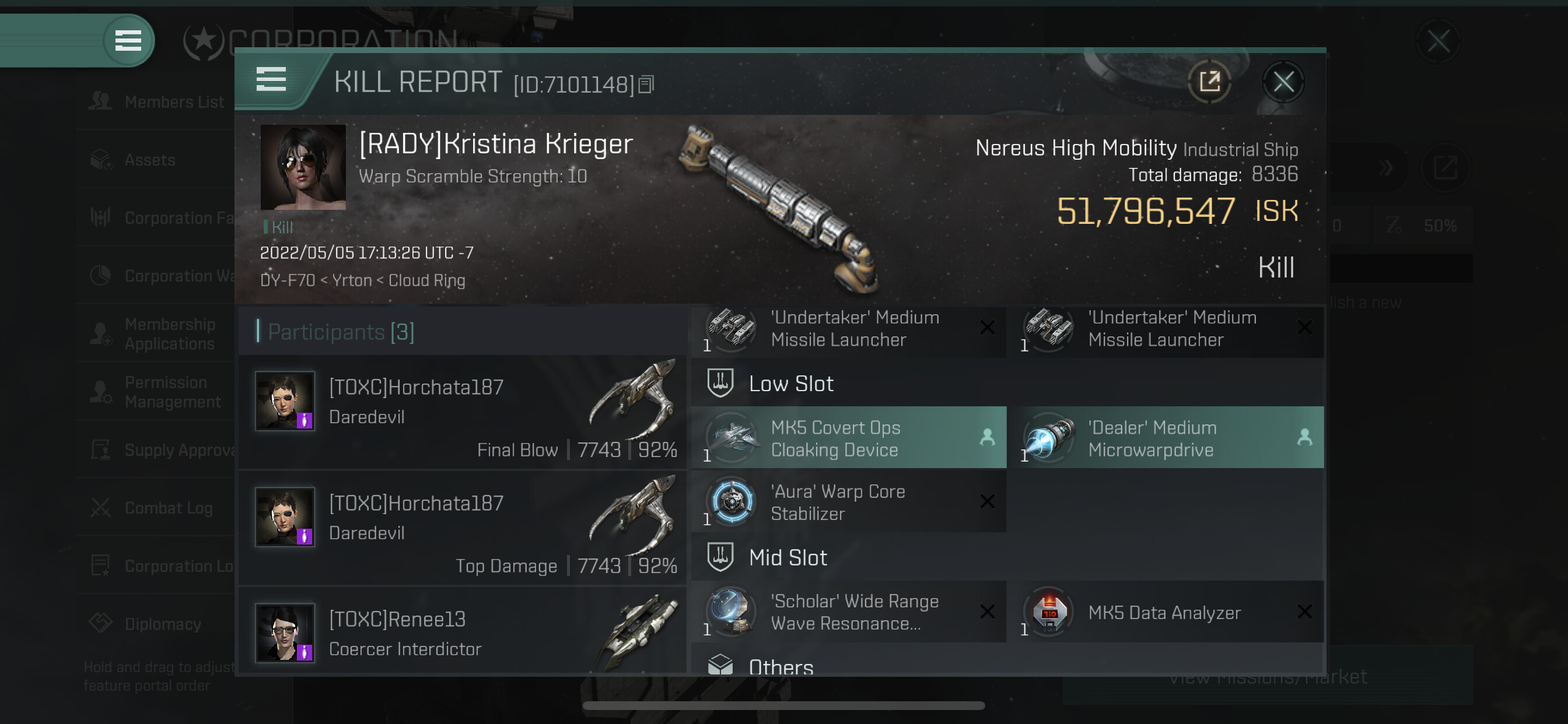
Task: Open the Kill Report hamburger menu
Action: pyautogui.click(x=271, y=80)
